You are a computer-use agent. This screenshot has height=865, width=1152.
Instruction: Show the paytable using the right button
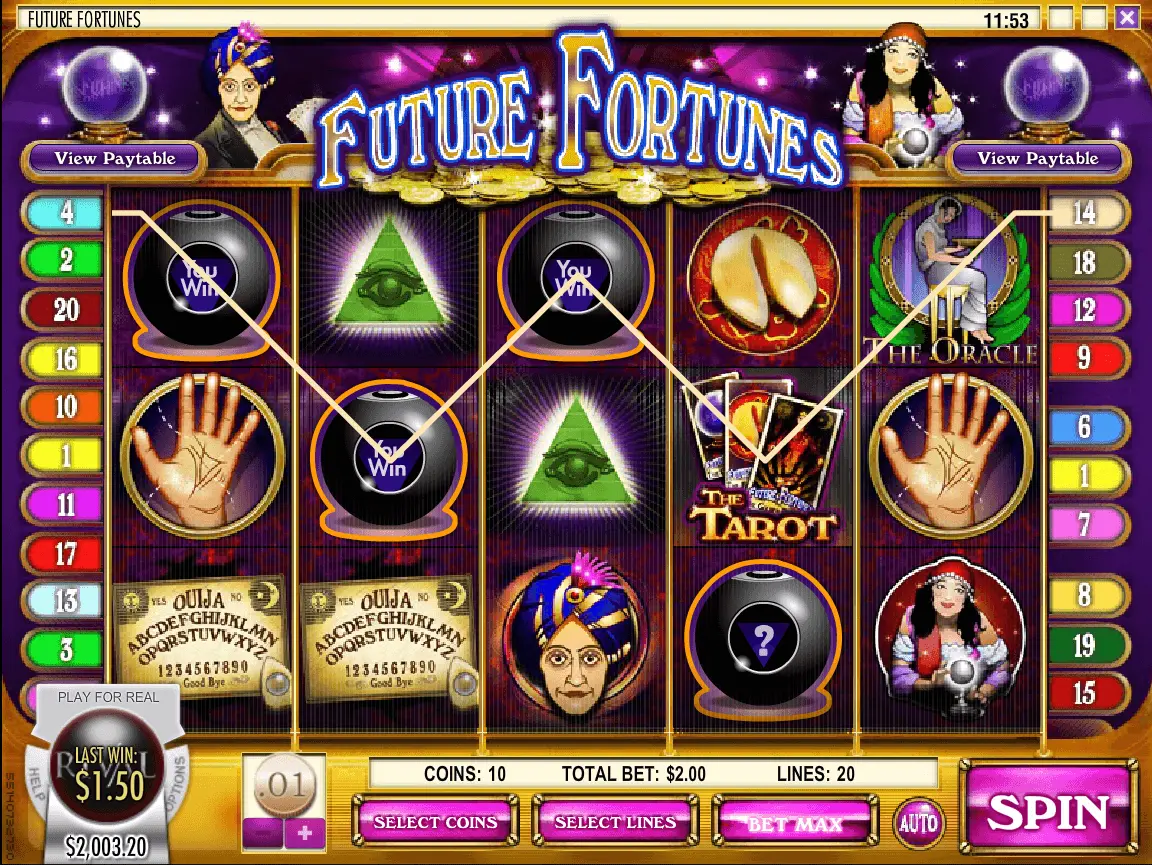(x=1037, y=158)
